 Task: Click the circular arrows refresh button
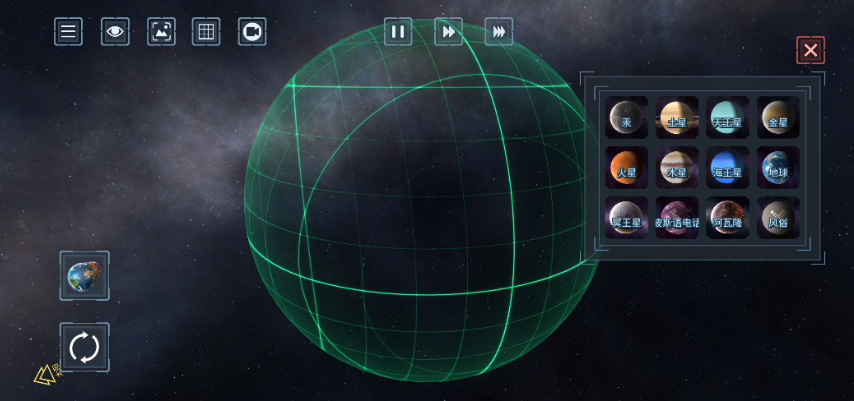85,347
